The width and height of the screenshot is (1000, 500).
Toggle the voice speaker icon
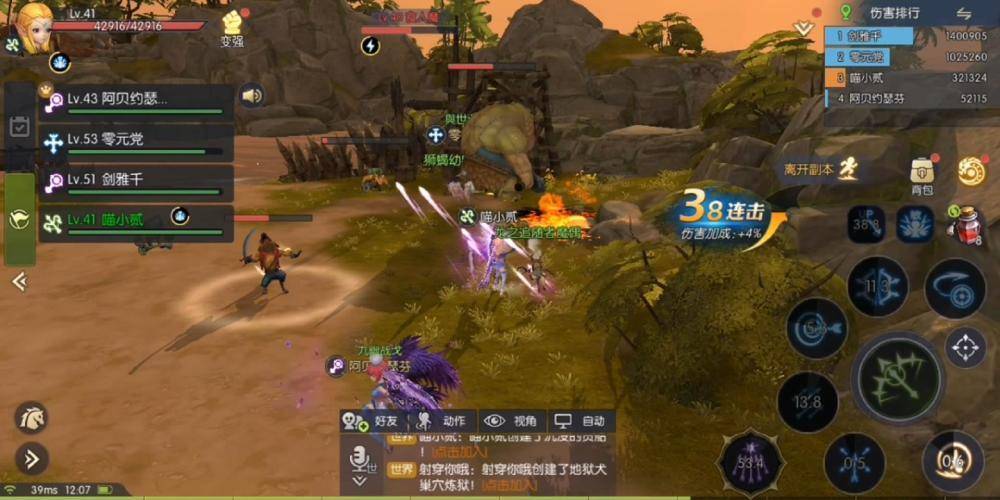point(251,96)
